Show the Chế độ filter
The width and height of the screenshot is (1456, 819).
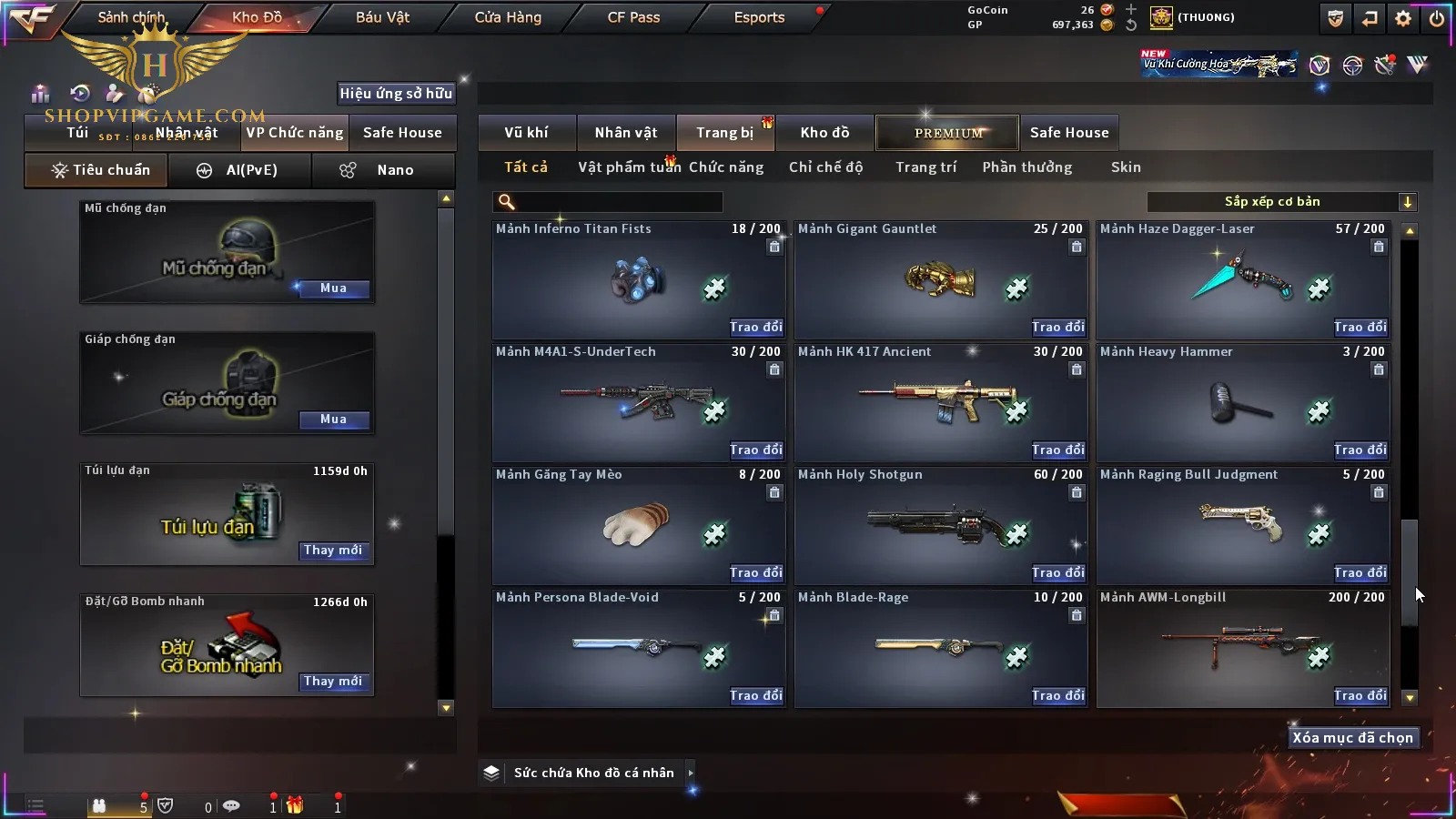[825, 167]
